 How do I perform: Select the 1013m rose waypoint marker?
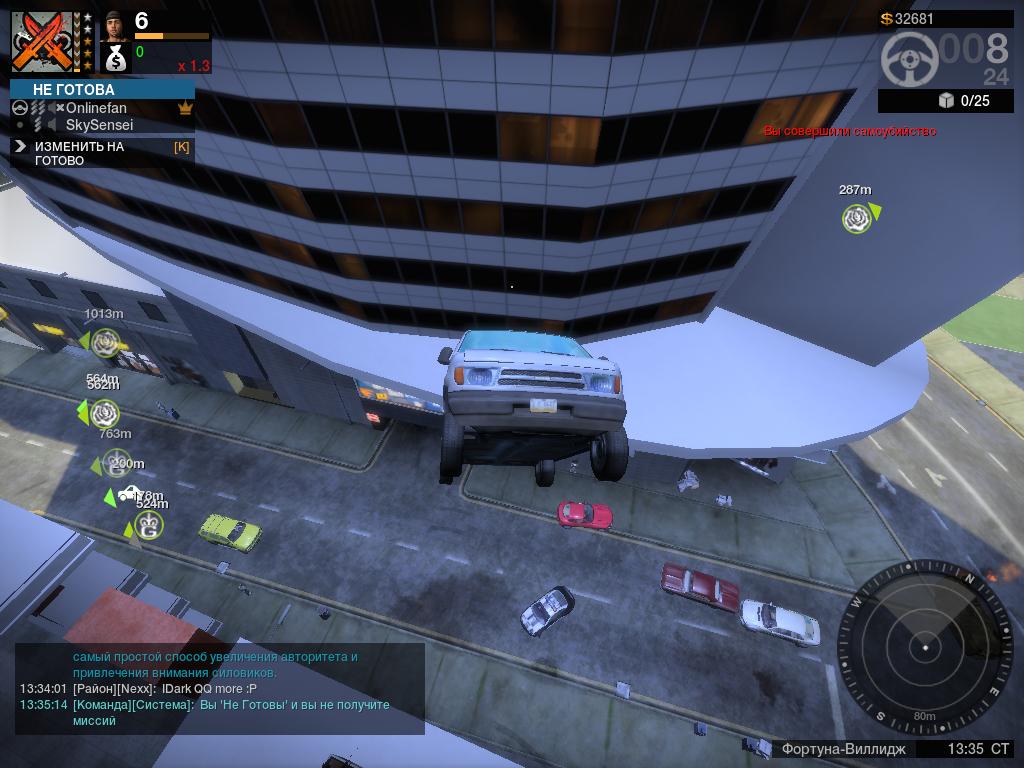pyautogui.click(x=105, y=343)
